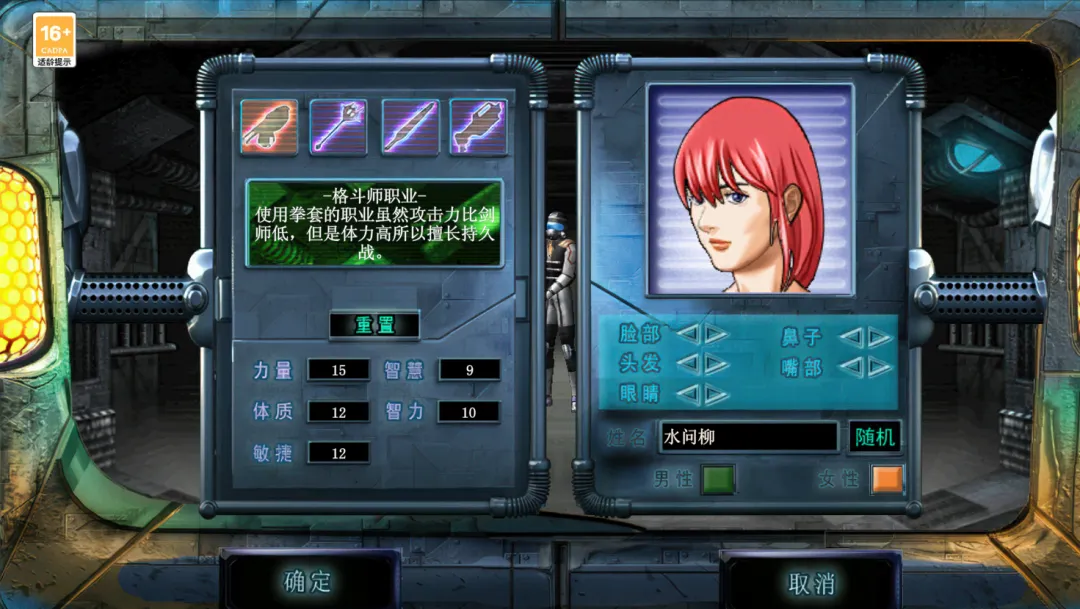This screenshot has height=609, width=1080.
Task: Choose the gun class icon
Action: click(478, 127)
